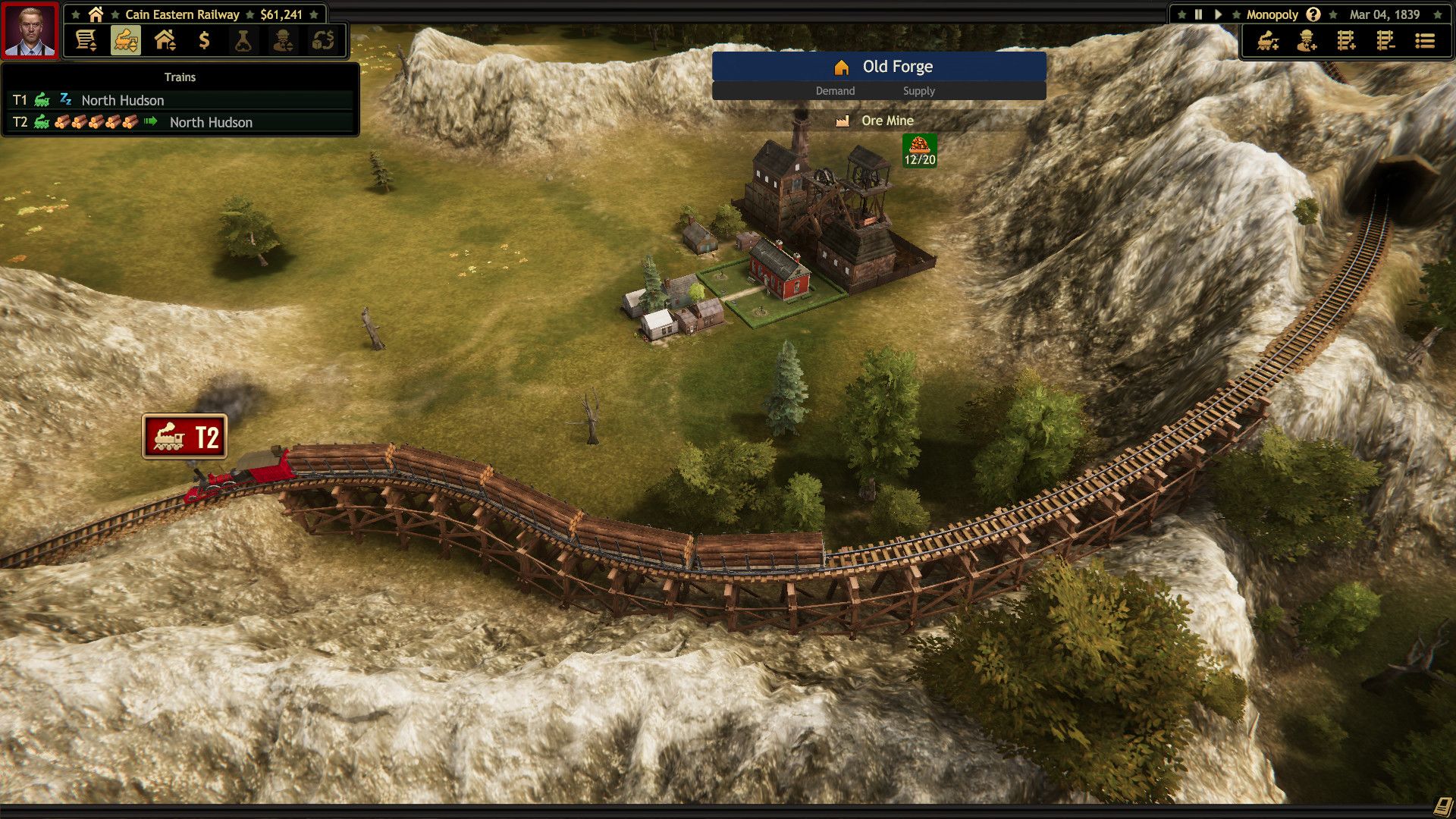Click the T2 train marker badge
Viewport: 1456px width, 819px height.
[x=184, y=437]
